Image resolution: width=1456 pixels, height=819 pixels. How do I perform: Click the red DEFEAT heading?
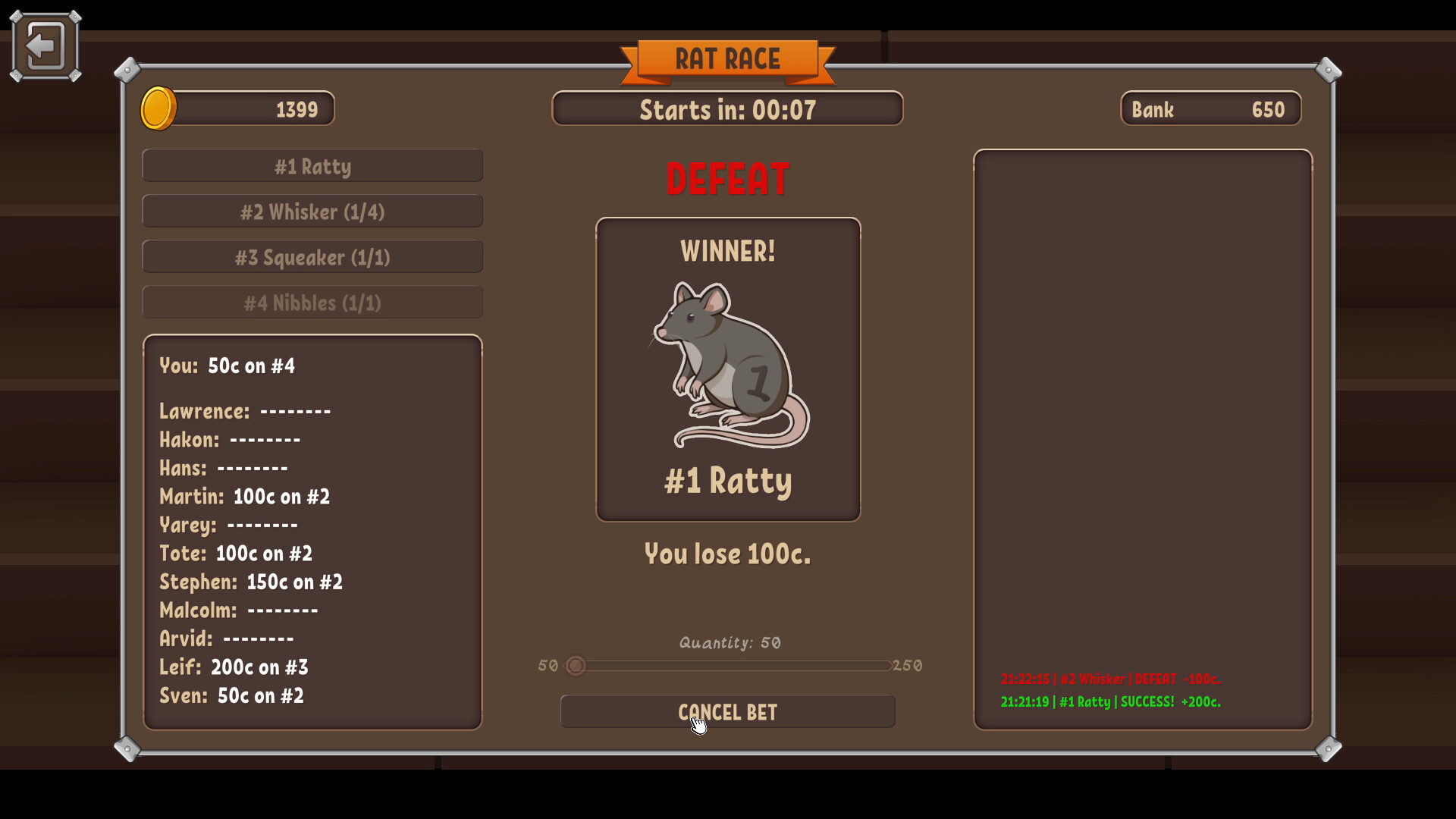727,177
